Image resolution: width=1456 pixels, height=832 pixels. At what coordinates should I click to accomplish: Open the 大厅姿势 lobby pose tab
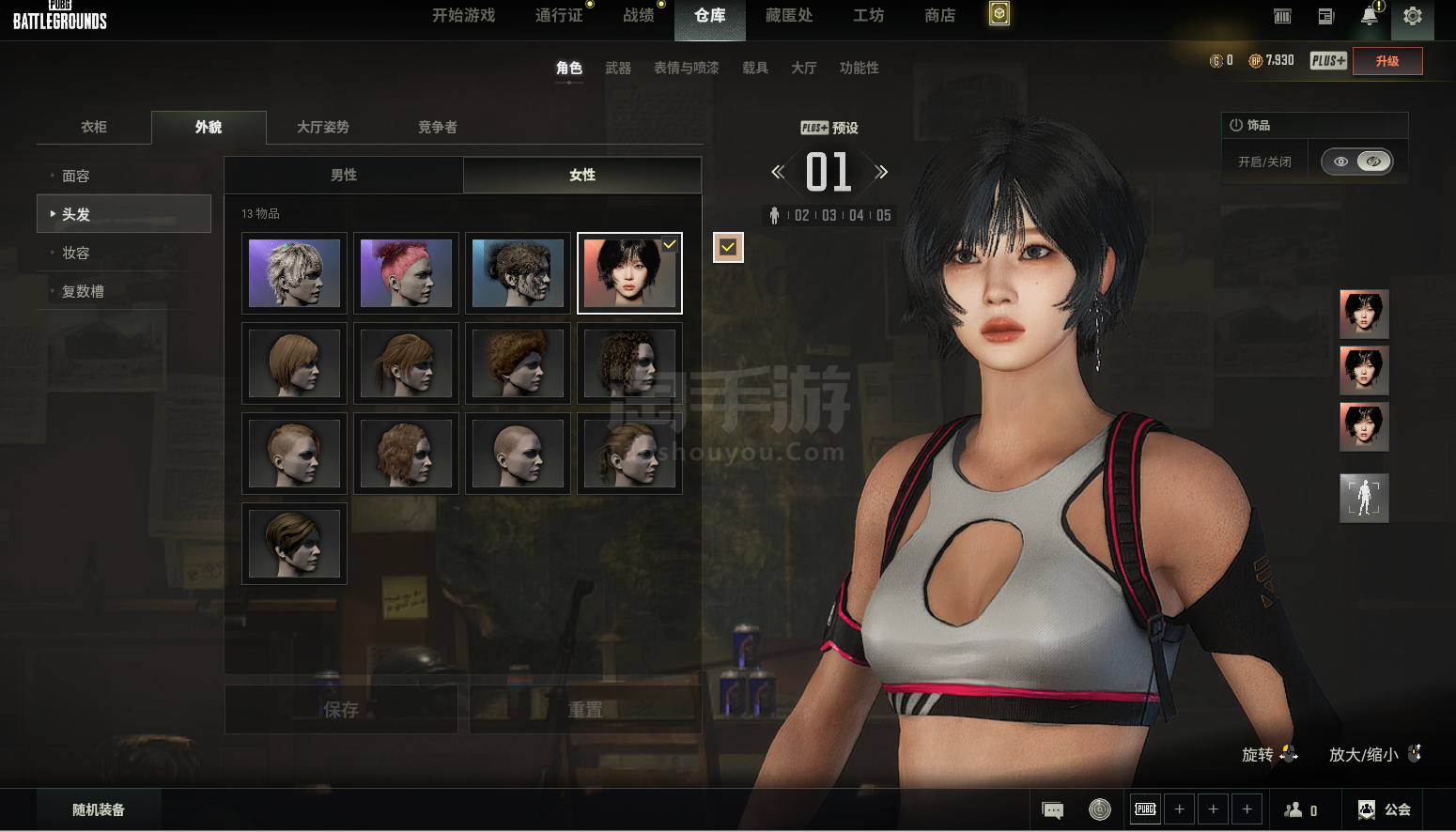point(323,128)
